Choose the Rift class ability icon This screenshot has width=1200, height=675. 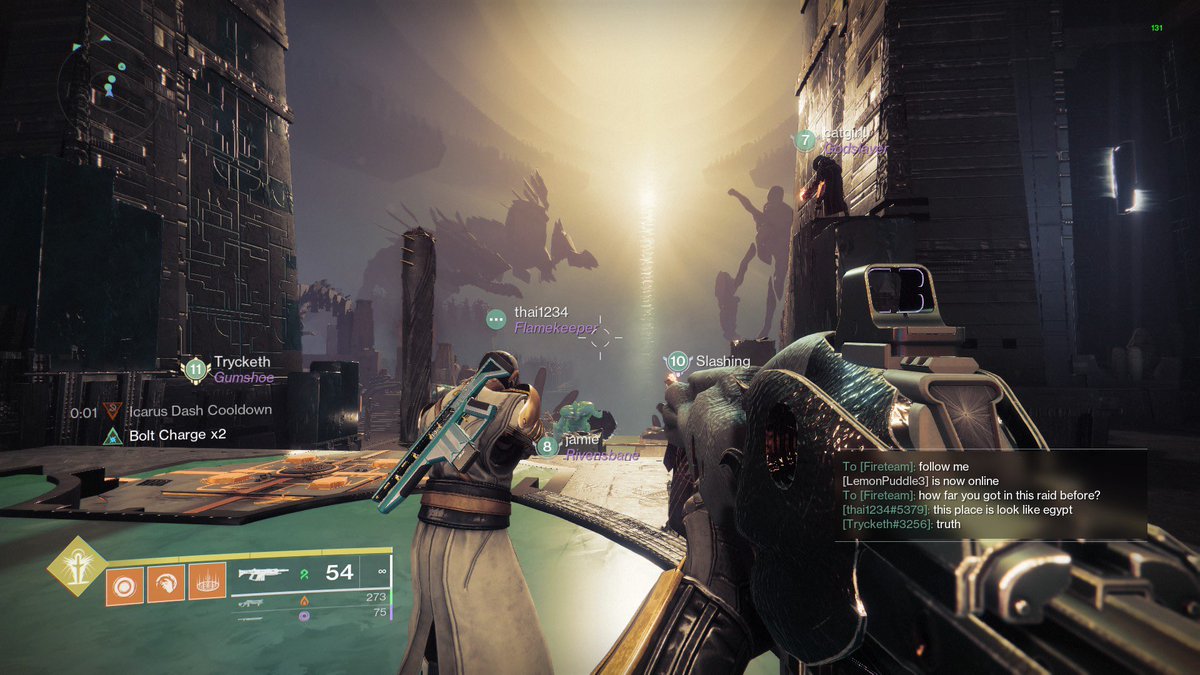coord(208,584)
